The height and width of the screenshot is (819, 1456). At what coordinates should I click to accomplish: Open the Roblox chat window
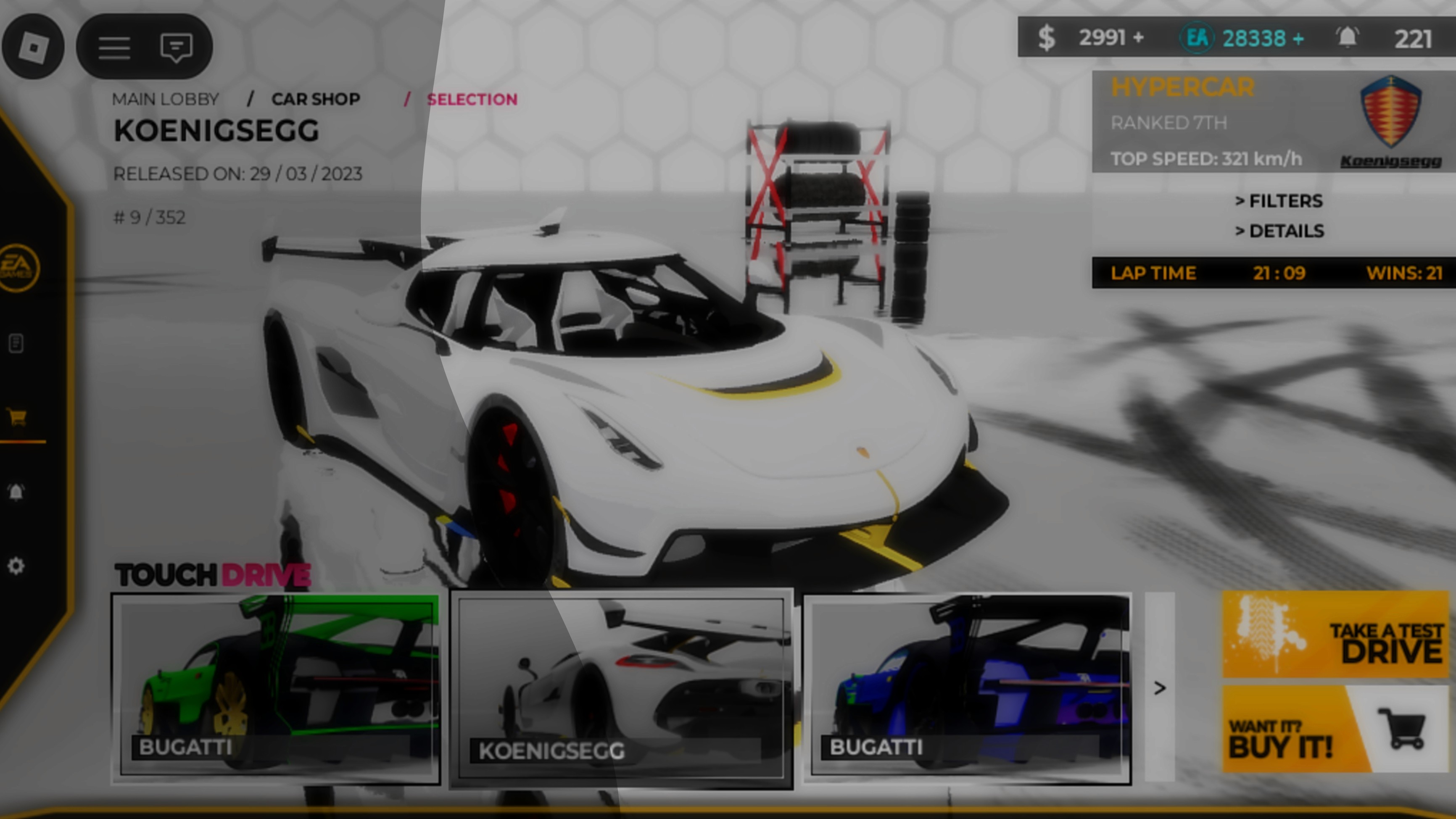coord(177,47)
